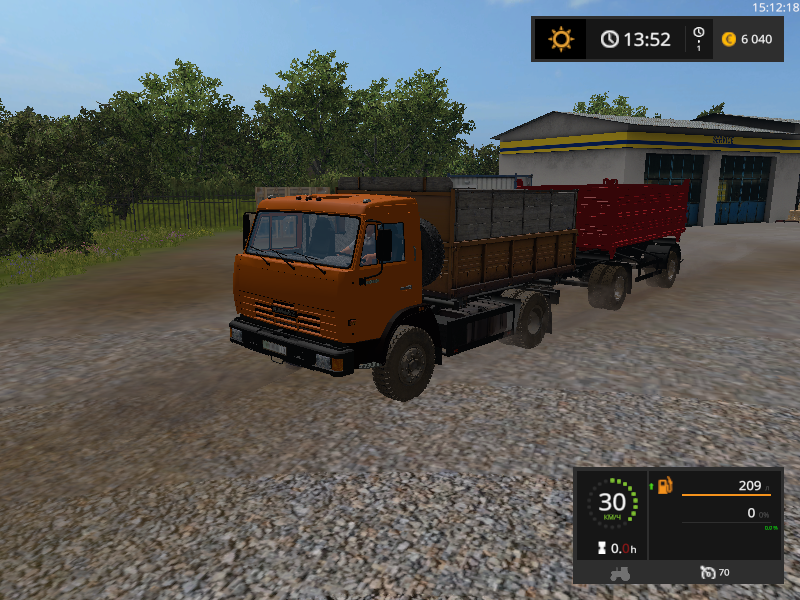Select the time scale clock indicator

(x=698, y=39)
